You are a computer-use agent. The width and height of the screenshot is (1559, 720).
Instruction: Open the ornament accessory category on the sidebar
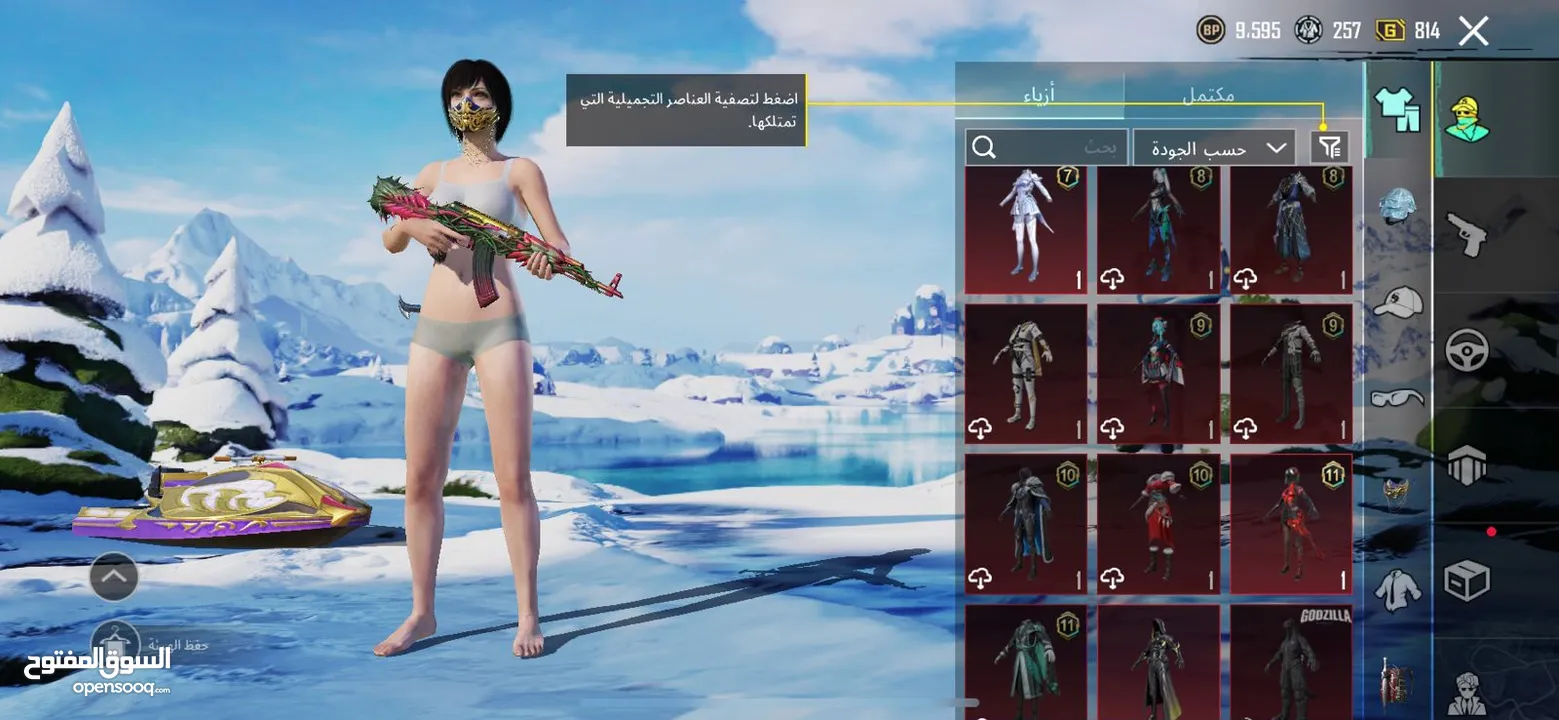coord(1399,490)
